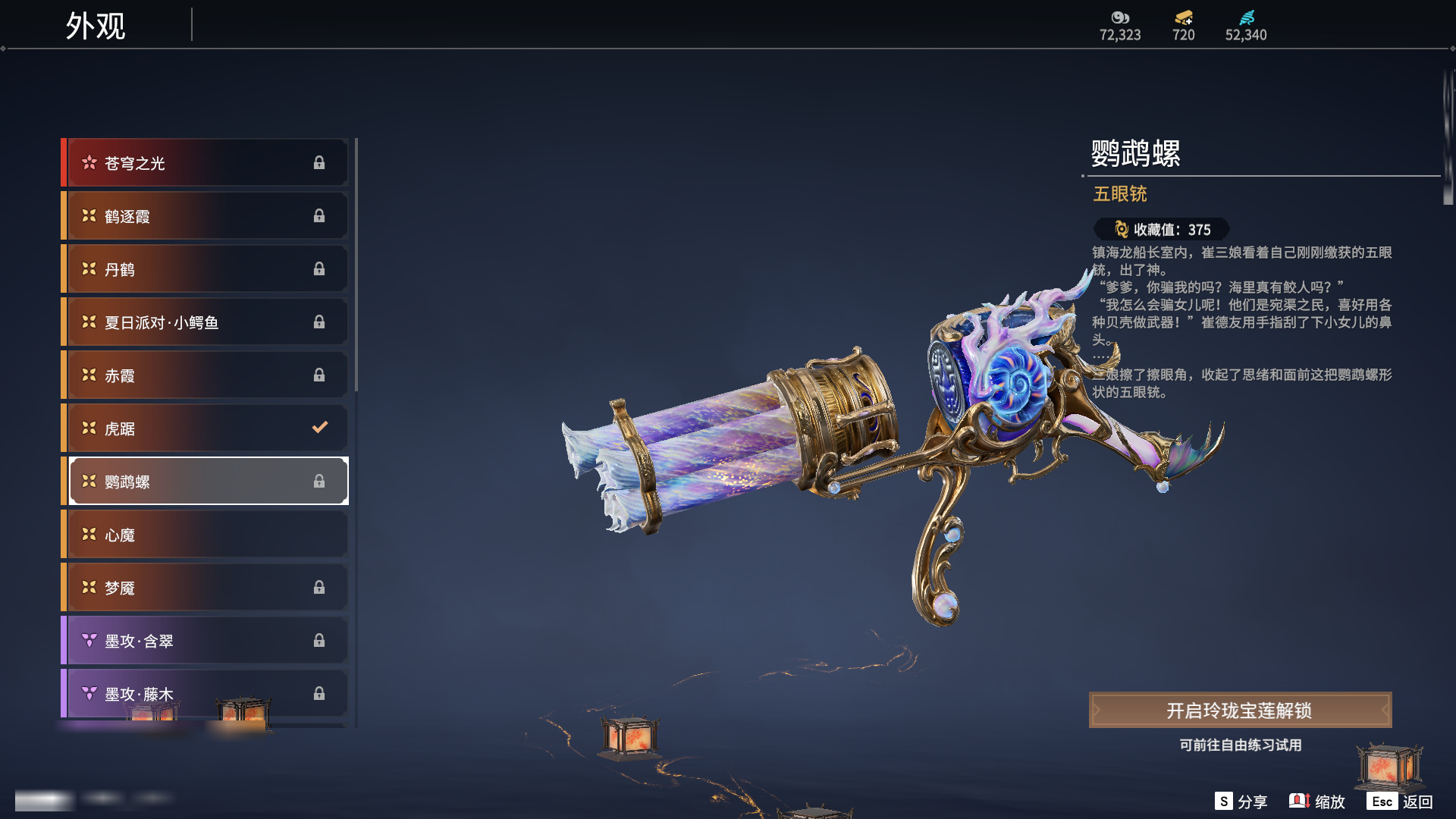Share the skin with 分享 button

tap(1241, 802)
